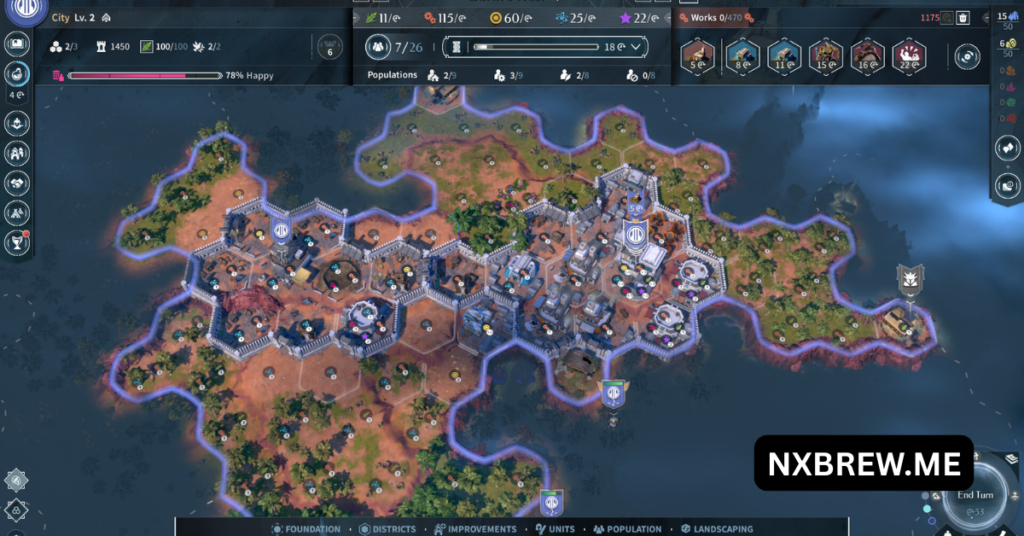Open the handshake diplomacy icon
Viewport: 1024px width, 536px height.
pos(17,183)
